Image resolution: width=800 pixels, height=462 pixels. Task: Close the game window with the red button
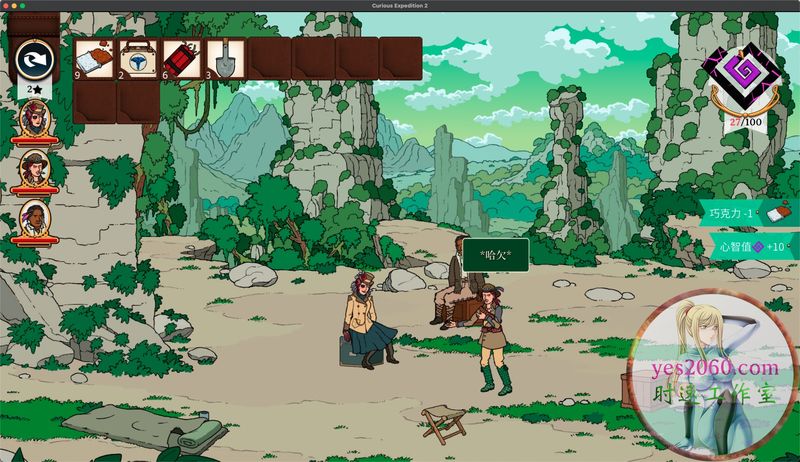click(x=7, y=6)
